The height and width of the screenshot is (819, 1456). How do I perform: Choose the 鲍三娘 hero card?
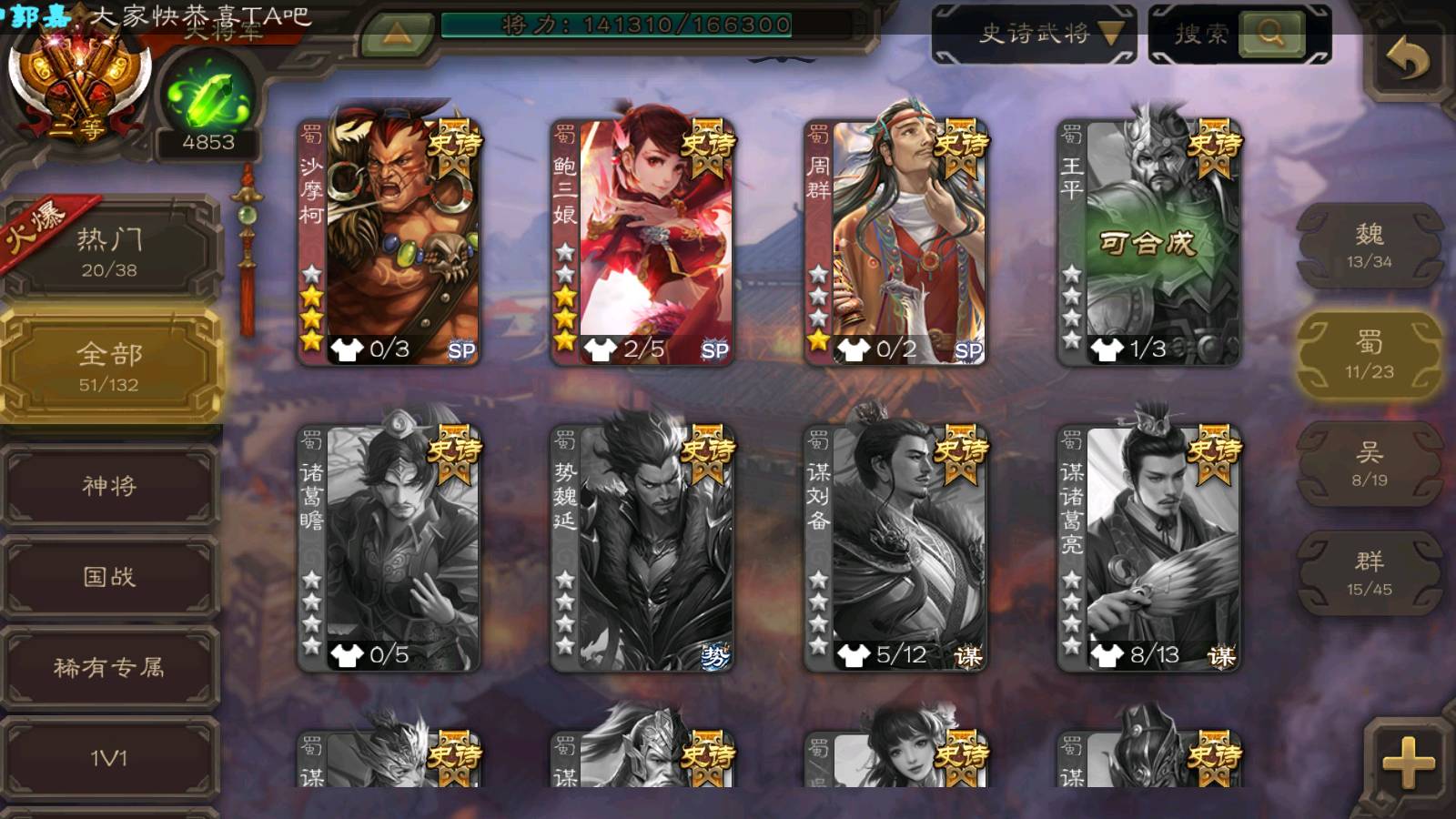(642, 242)
